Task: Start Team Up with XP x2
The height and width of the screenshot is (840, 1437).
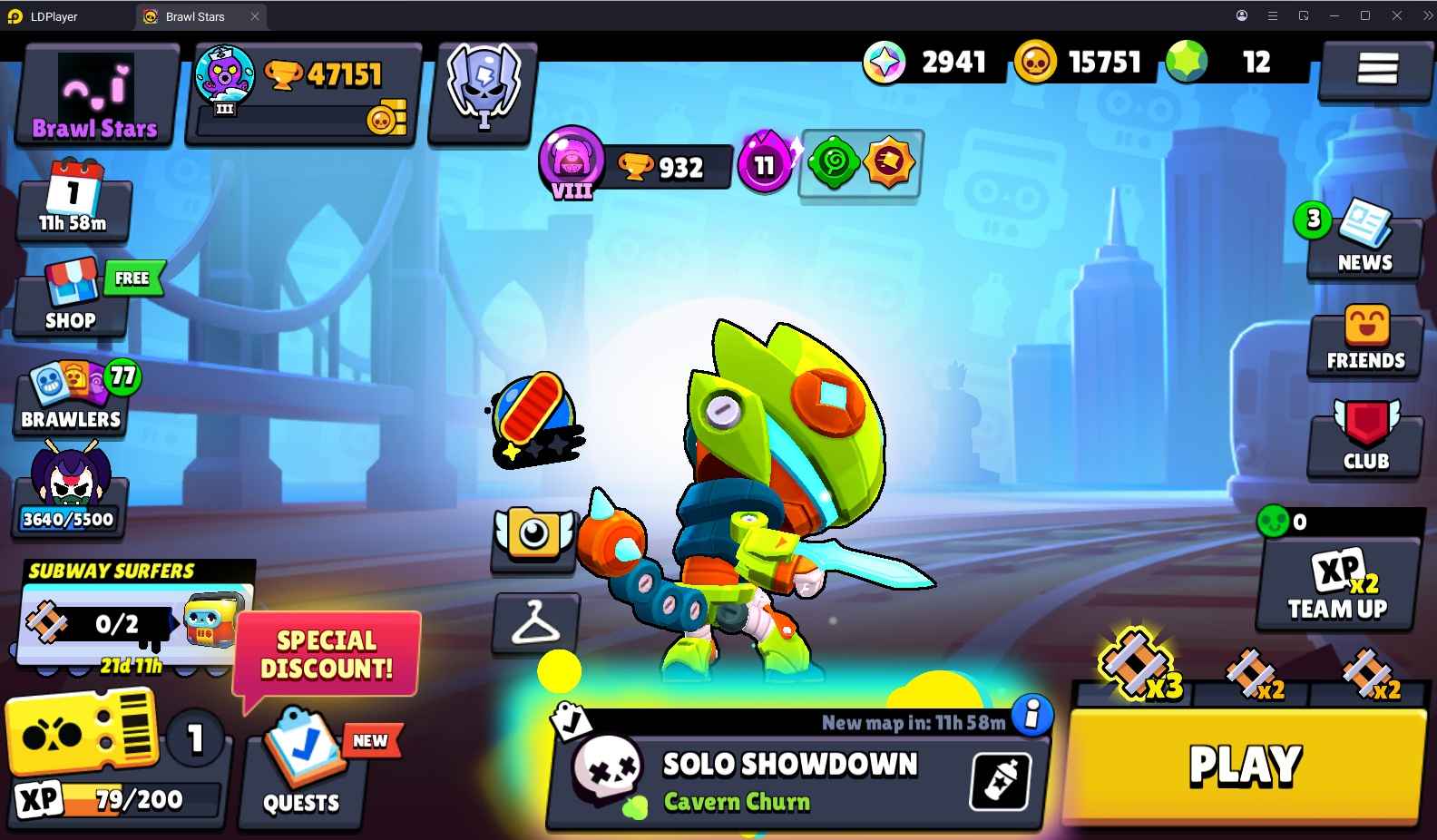Action: 1337,585
